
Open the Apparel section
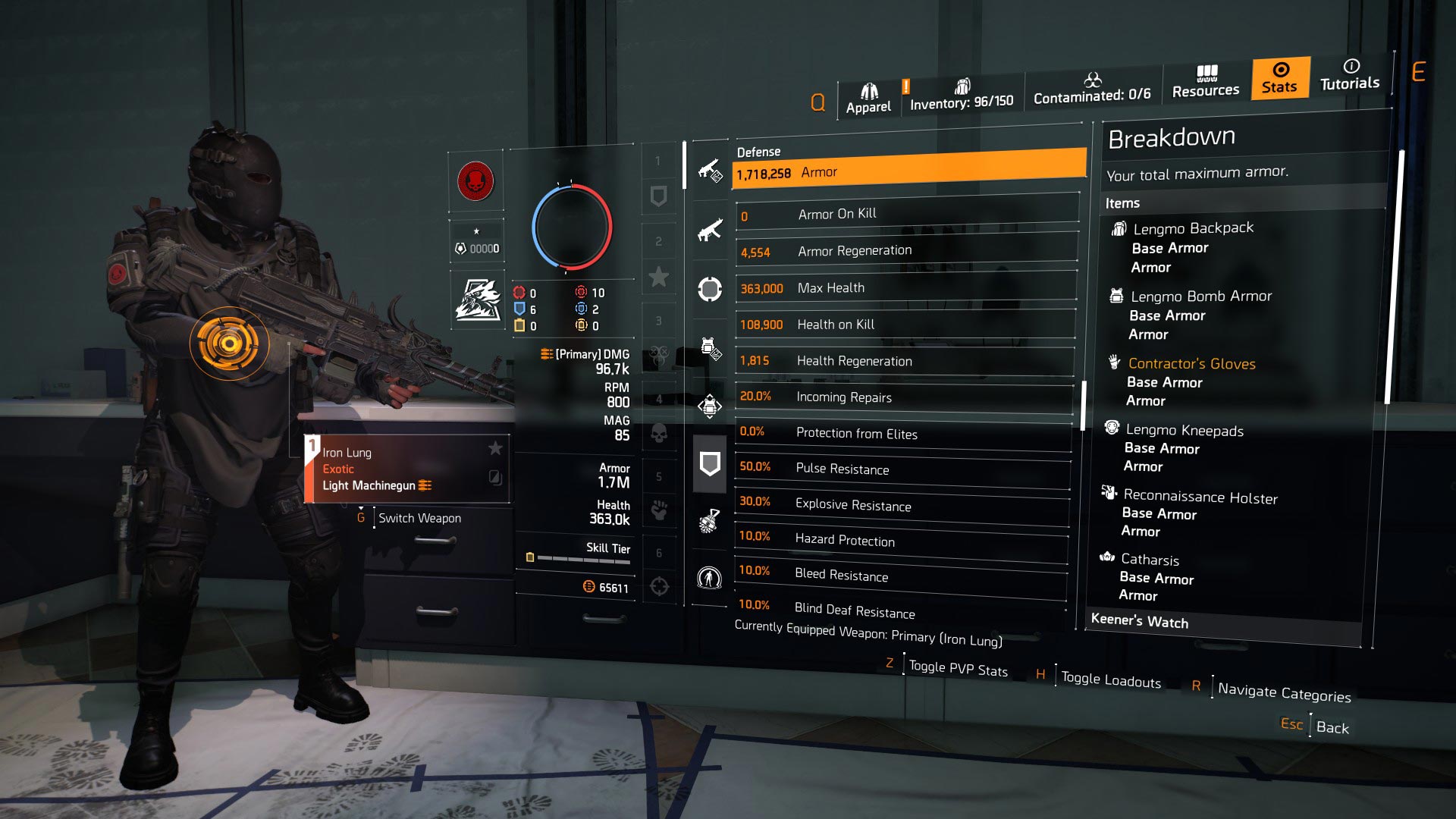pos(869,95)
